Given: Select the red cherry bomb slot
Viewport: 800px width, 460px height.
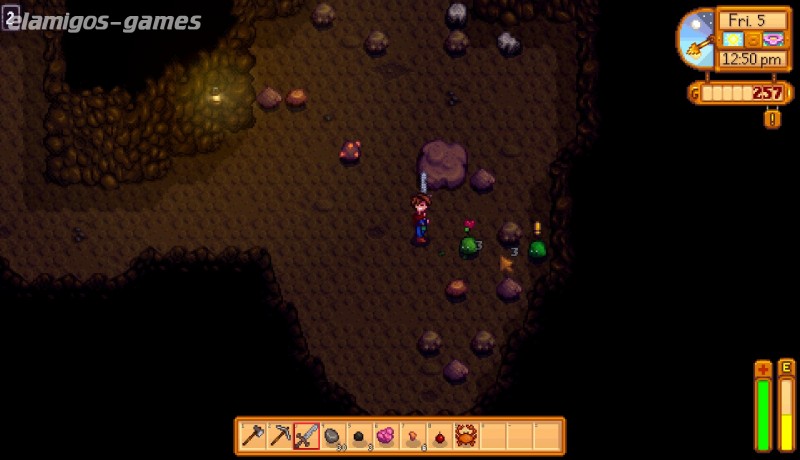Looking at the screenshot, I should point(439,435).
